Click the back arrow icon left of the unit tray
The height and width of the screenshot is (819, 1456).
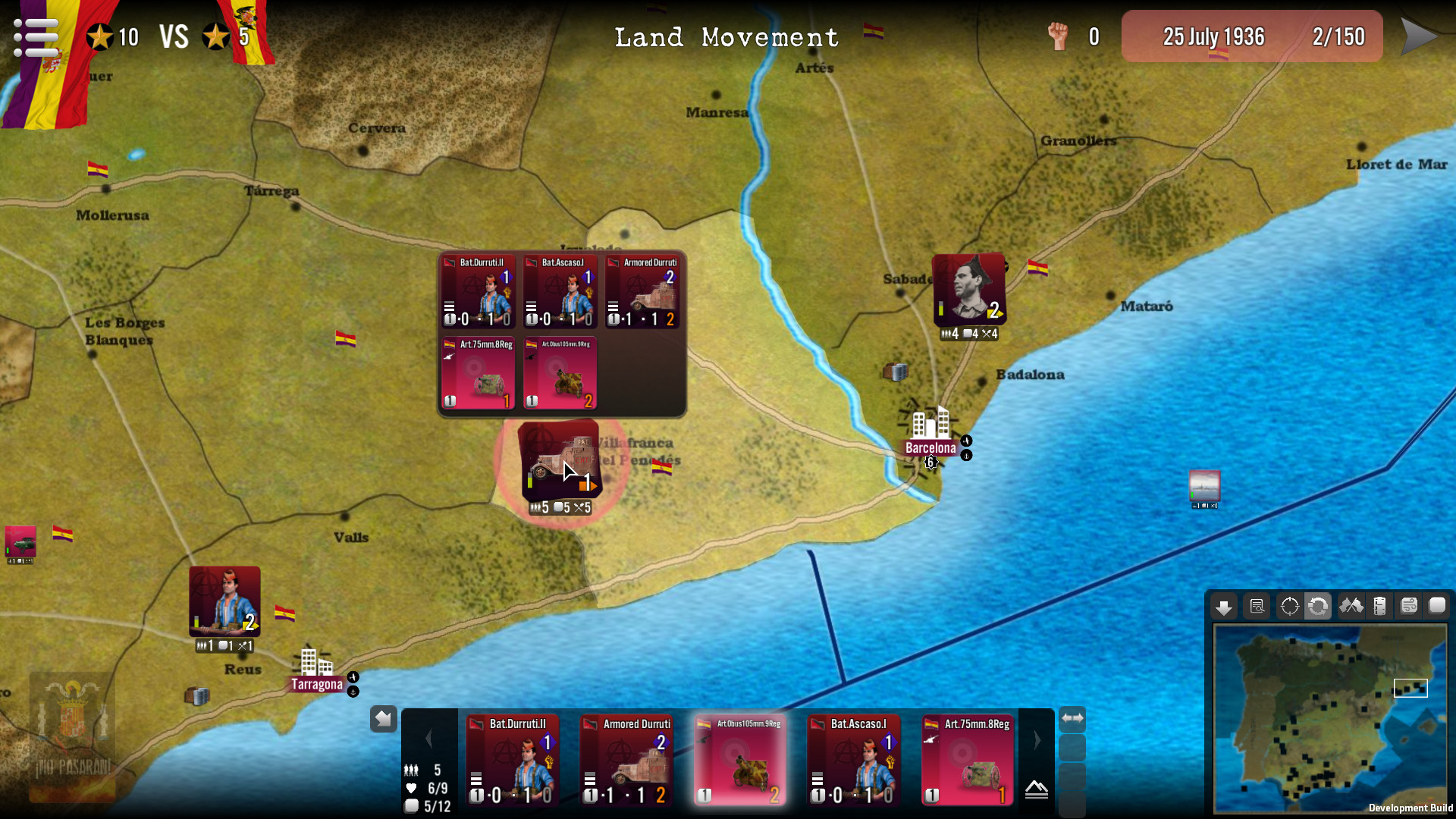pos(383,718)
